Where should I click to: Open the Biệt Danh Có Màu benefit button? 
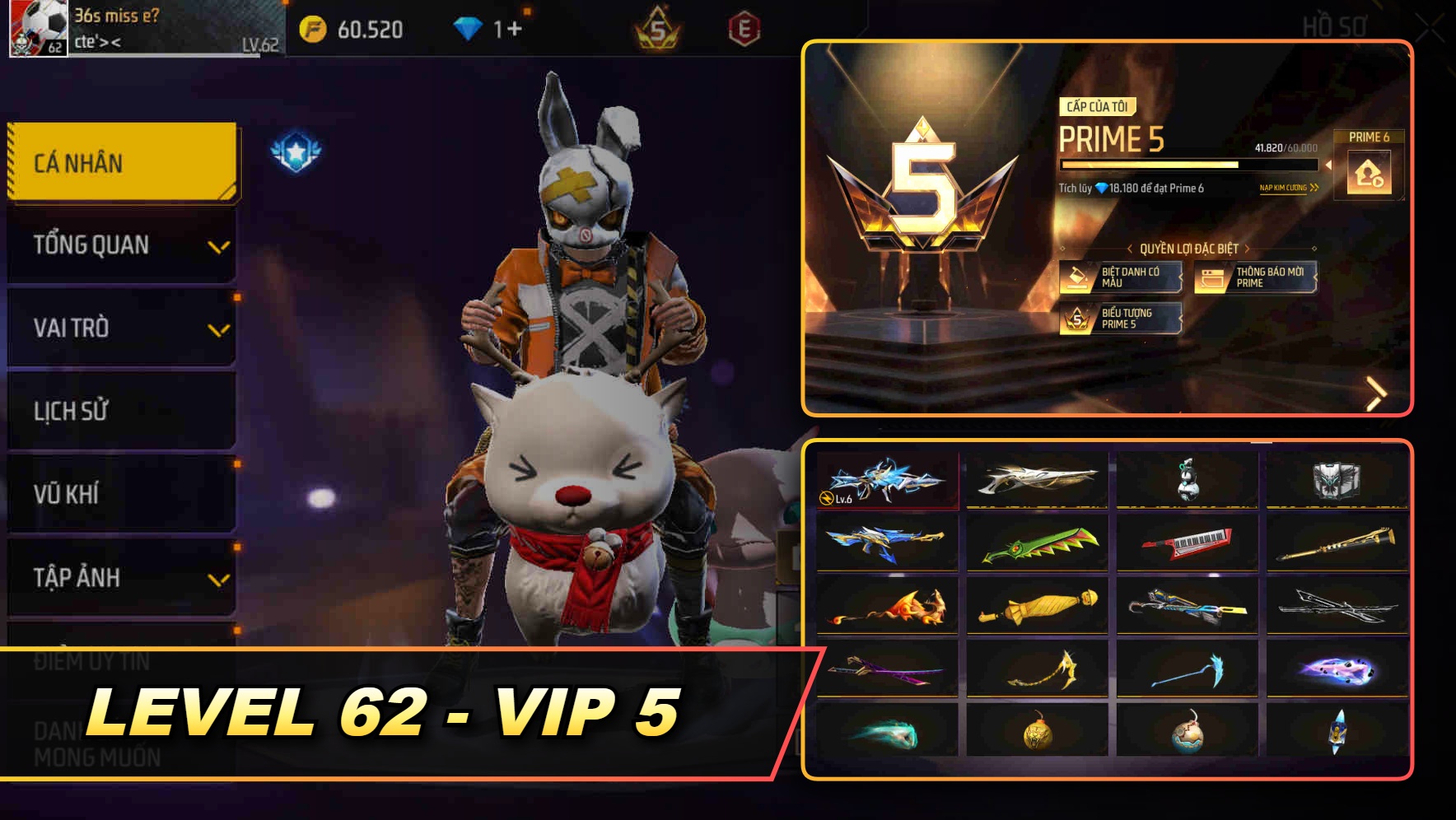(x=1120, y=278)
